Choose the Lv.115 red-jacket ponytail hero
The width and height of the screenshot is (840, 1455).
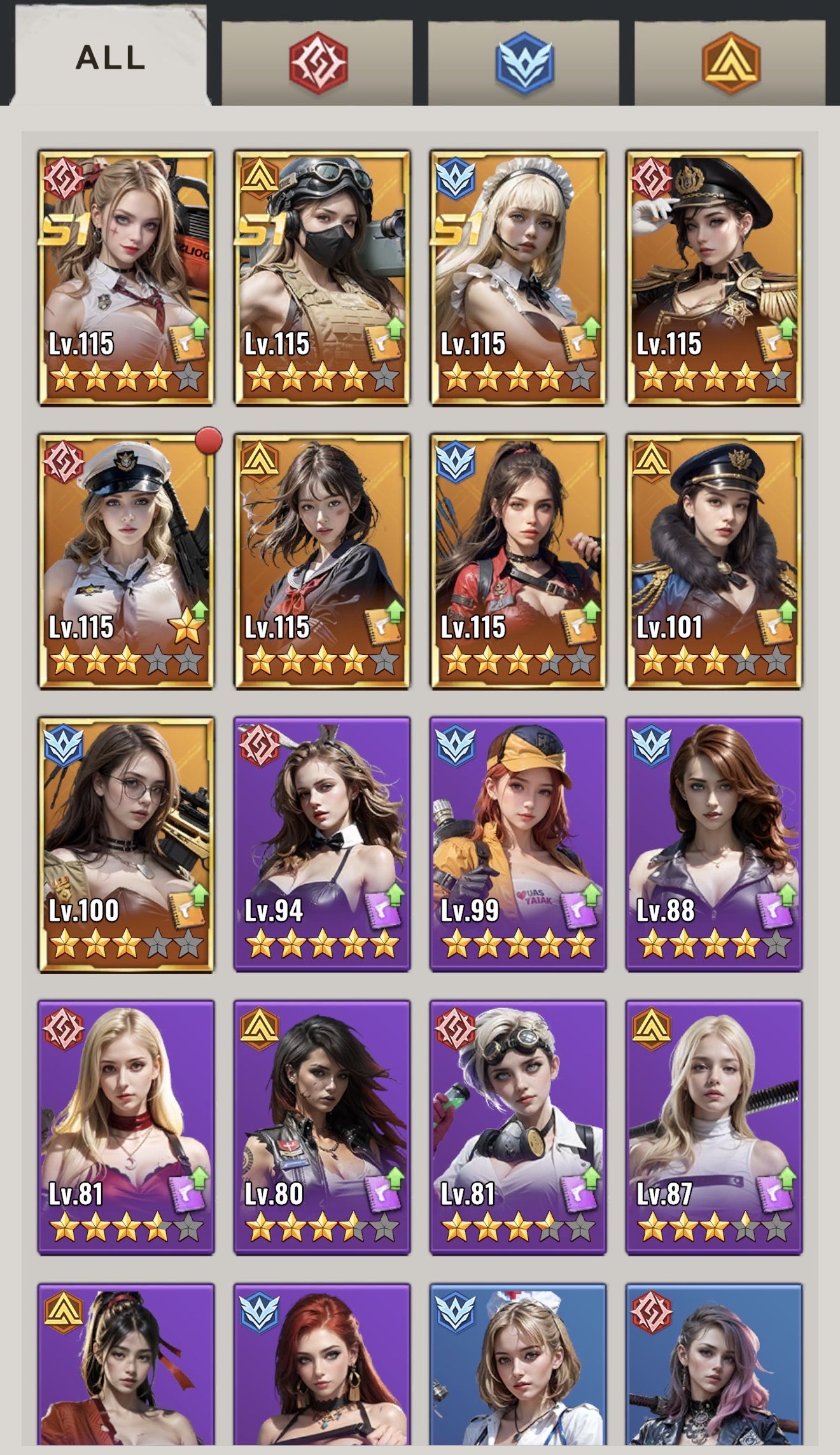[518, 561]
